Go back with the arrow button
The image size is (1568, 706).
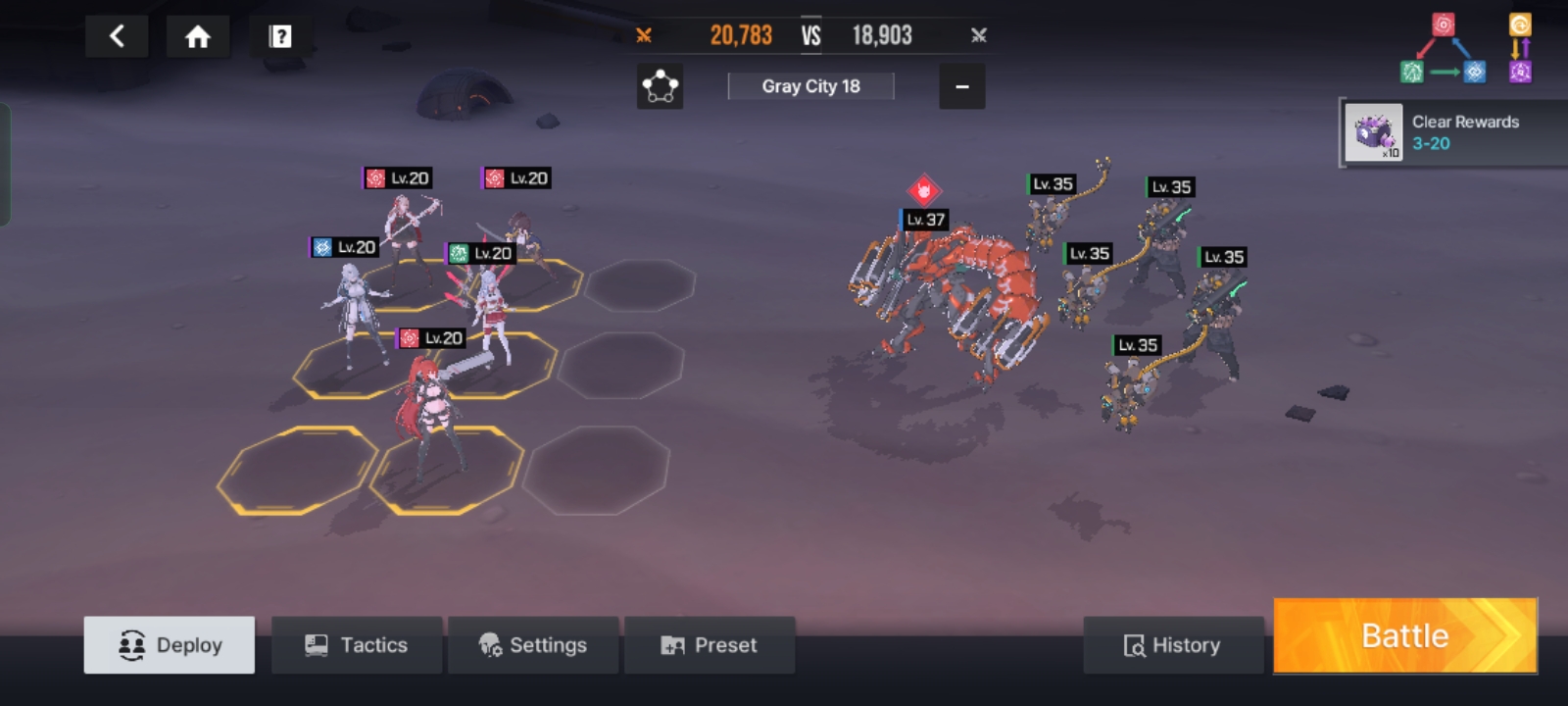[117, 37]
